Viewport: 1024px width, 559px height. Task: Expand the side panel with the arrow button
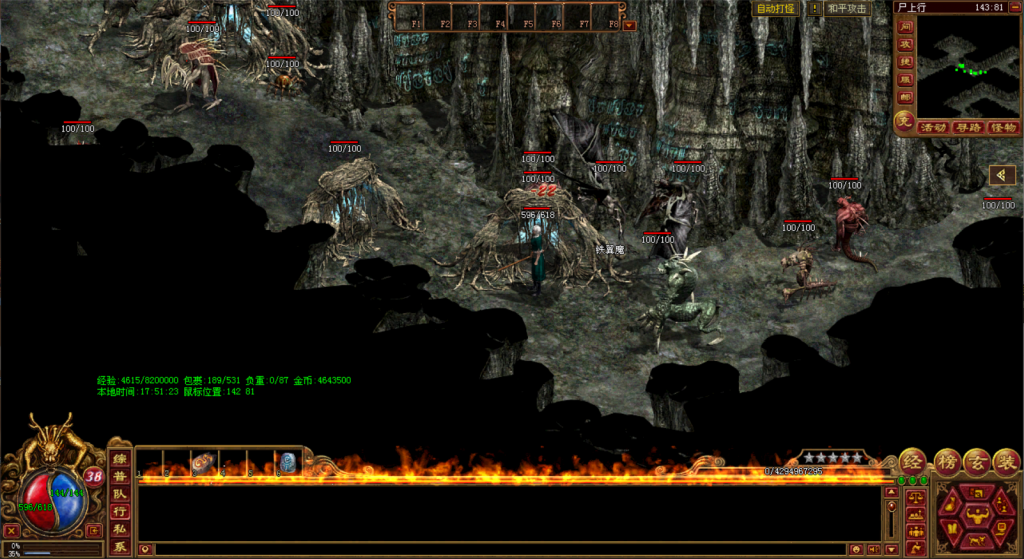[1001, 176]
